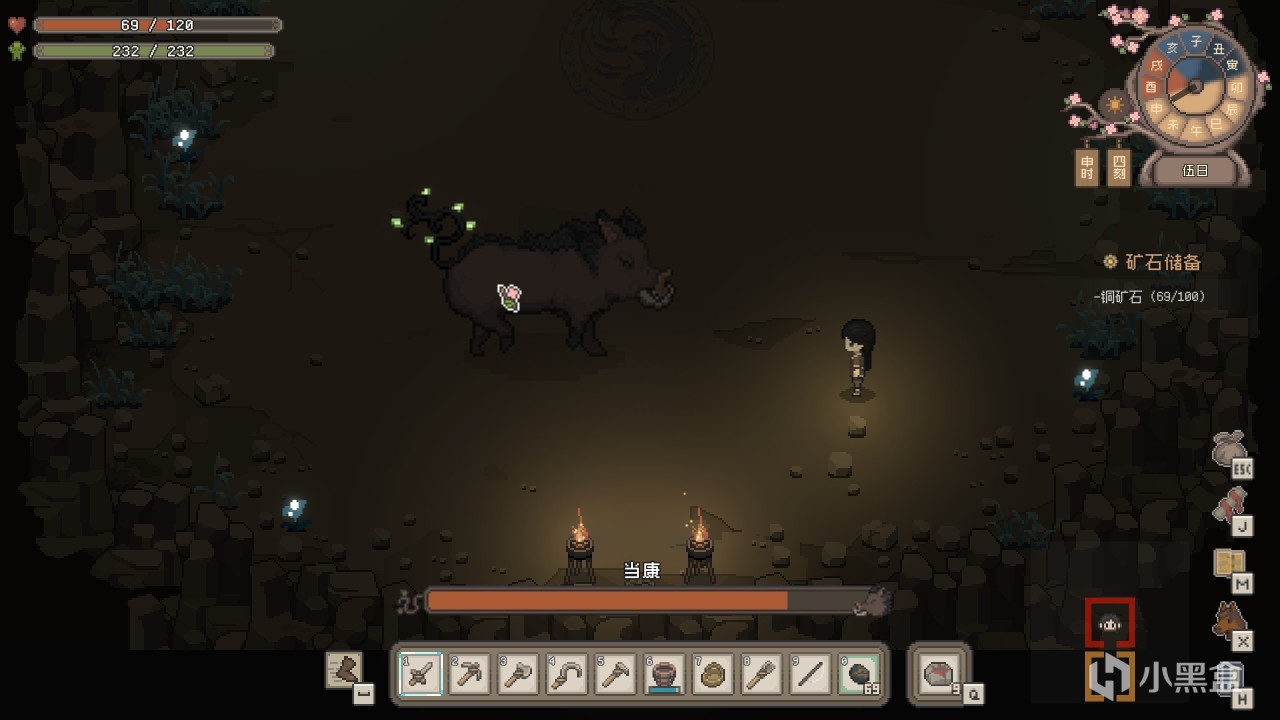Open the map book icon
Screen dimensions: 1280x720
pyautogui.click(x=1229, y=565)
